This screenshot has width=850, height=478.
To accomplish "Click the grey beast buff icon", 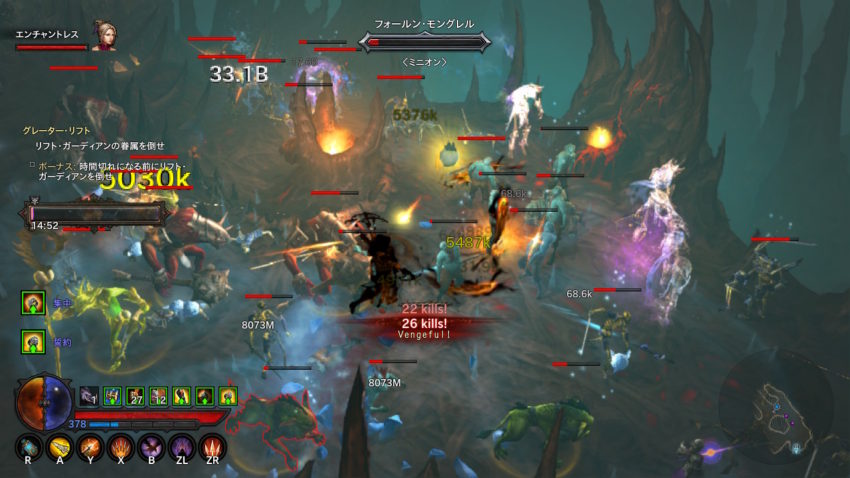I will coord(89,396).
